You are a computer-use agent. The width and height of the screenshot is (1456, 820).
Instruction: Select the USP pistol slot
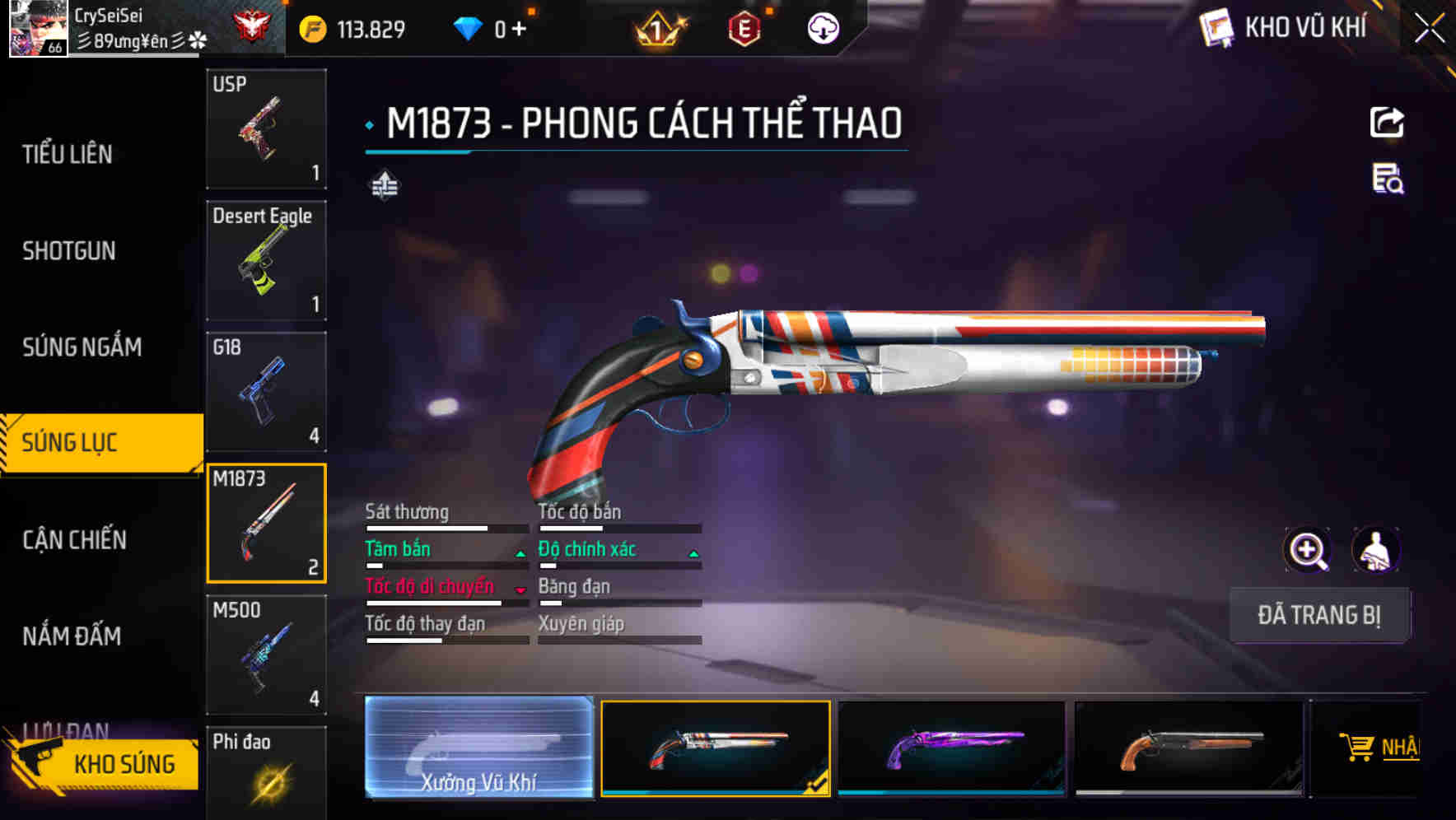pos(266,128)
